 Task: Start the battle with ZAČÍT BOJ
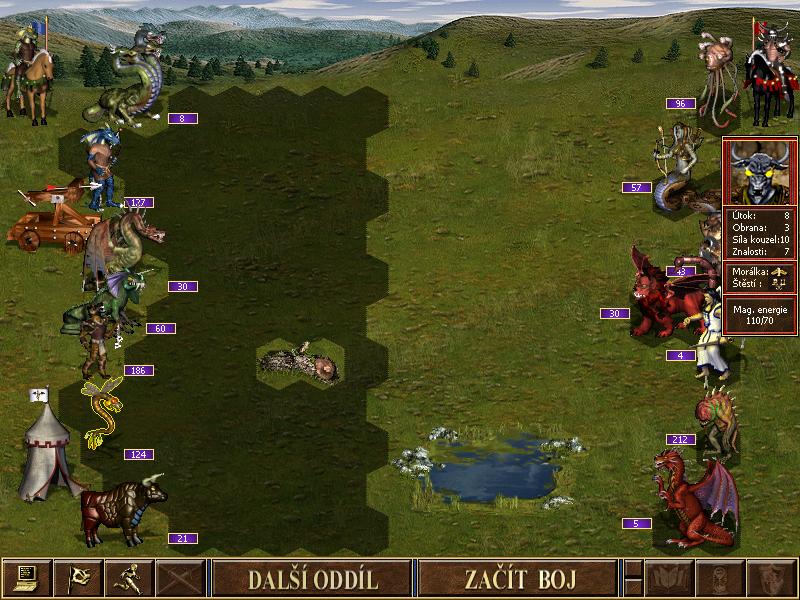point(516,578)
